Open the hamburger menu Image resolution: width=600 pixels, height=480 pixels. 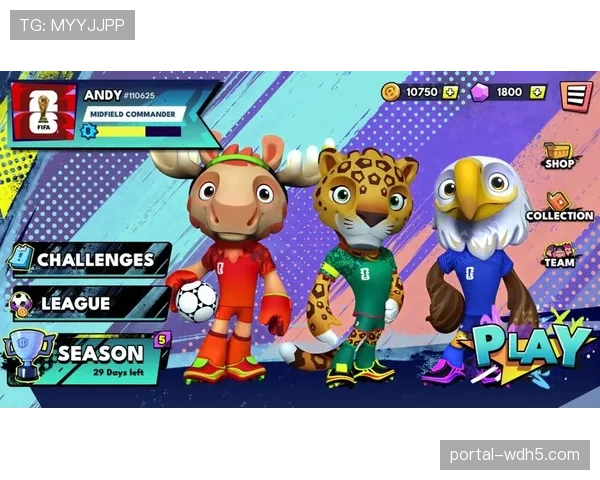pyautogui.click(x=575, y=96)
